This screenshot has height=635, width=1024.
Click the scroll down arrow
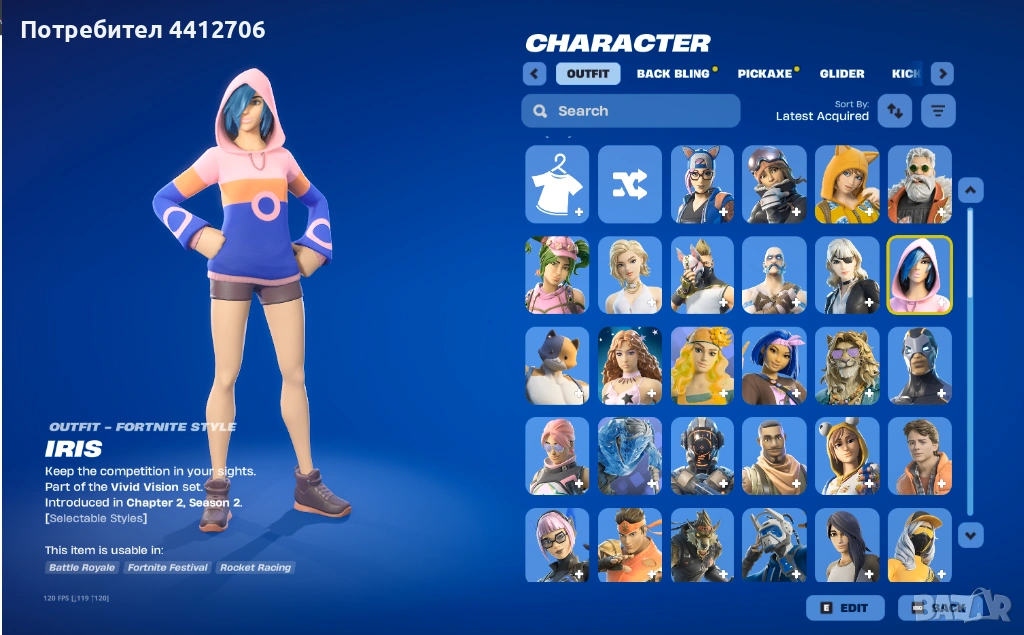[x=971, y=535]
